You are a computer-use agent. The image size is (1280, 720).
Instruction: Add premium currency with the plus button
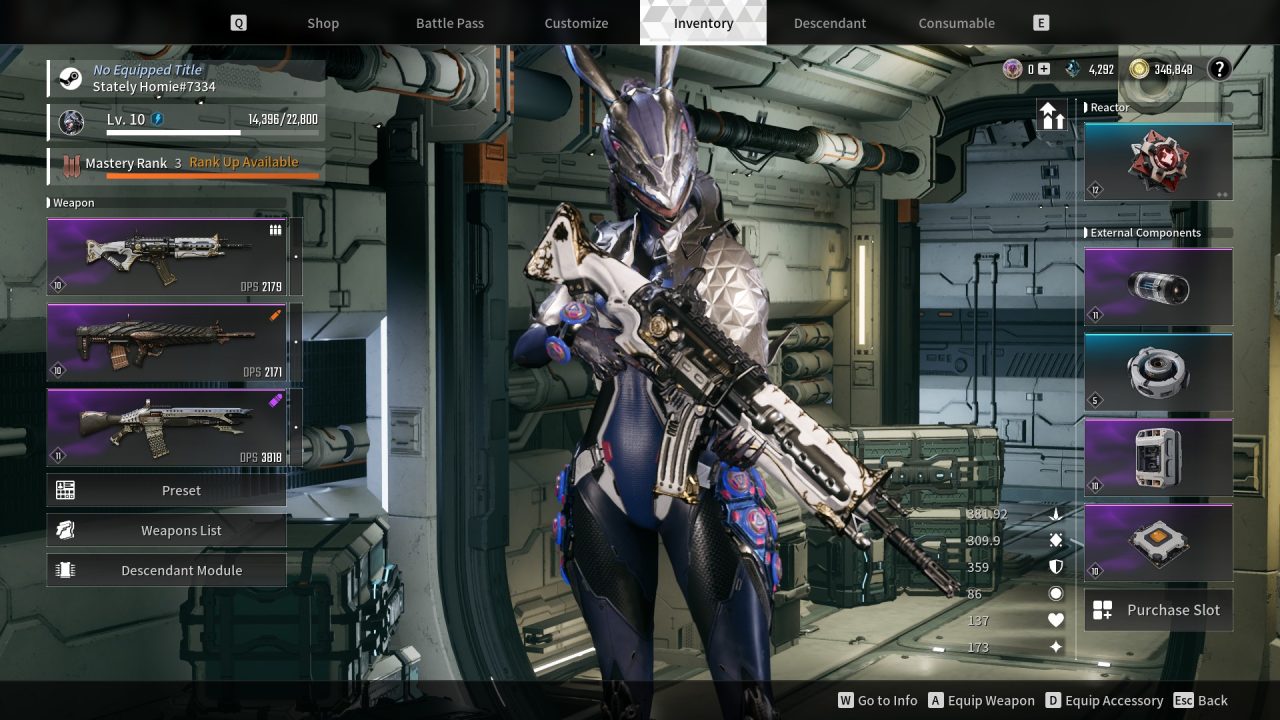1044,69
